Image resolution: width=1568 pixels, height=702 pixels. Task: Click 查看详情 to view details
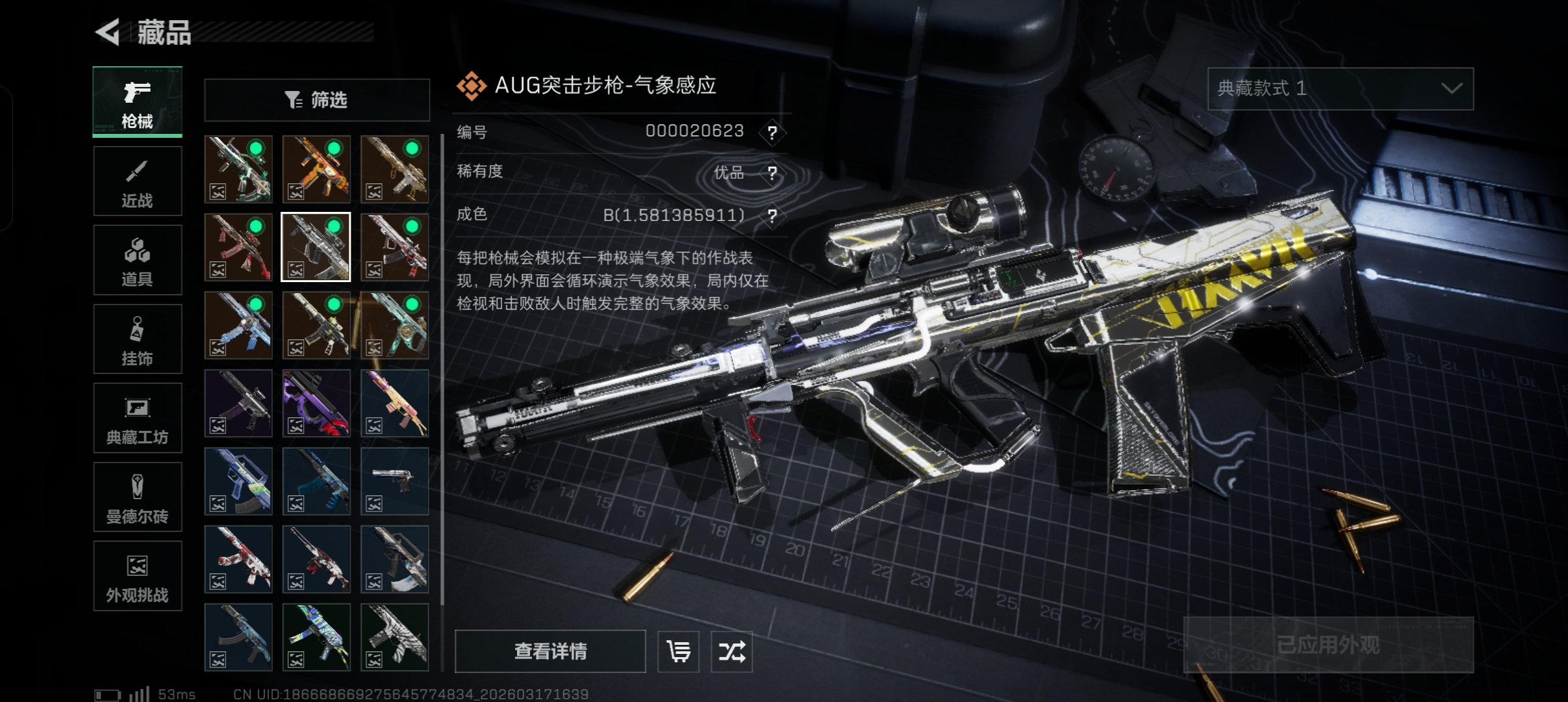[x=550, y=651]
